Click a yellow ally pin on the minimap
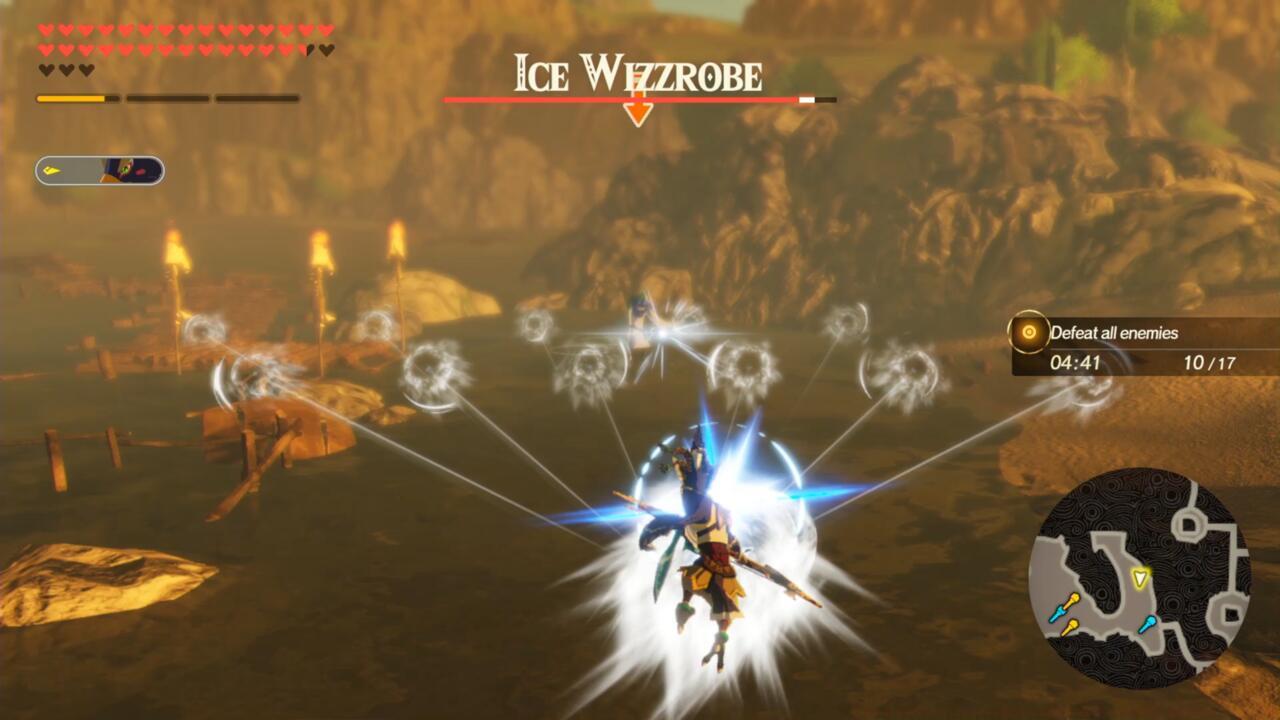The image size is (1280, 720). click(1073, 599)
